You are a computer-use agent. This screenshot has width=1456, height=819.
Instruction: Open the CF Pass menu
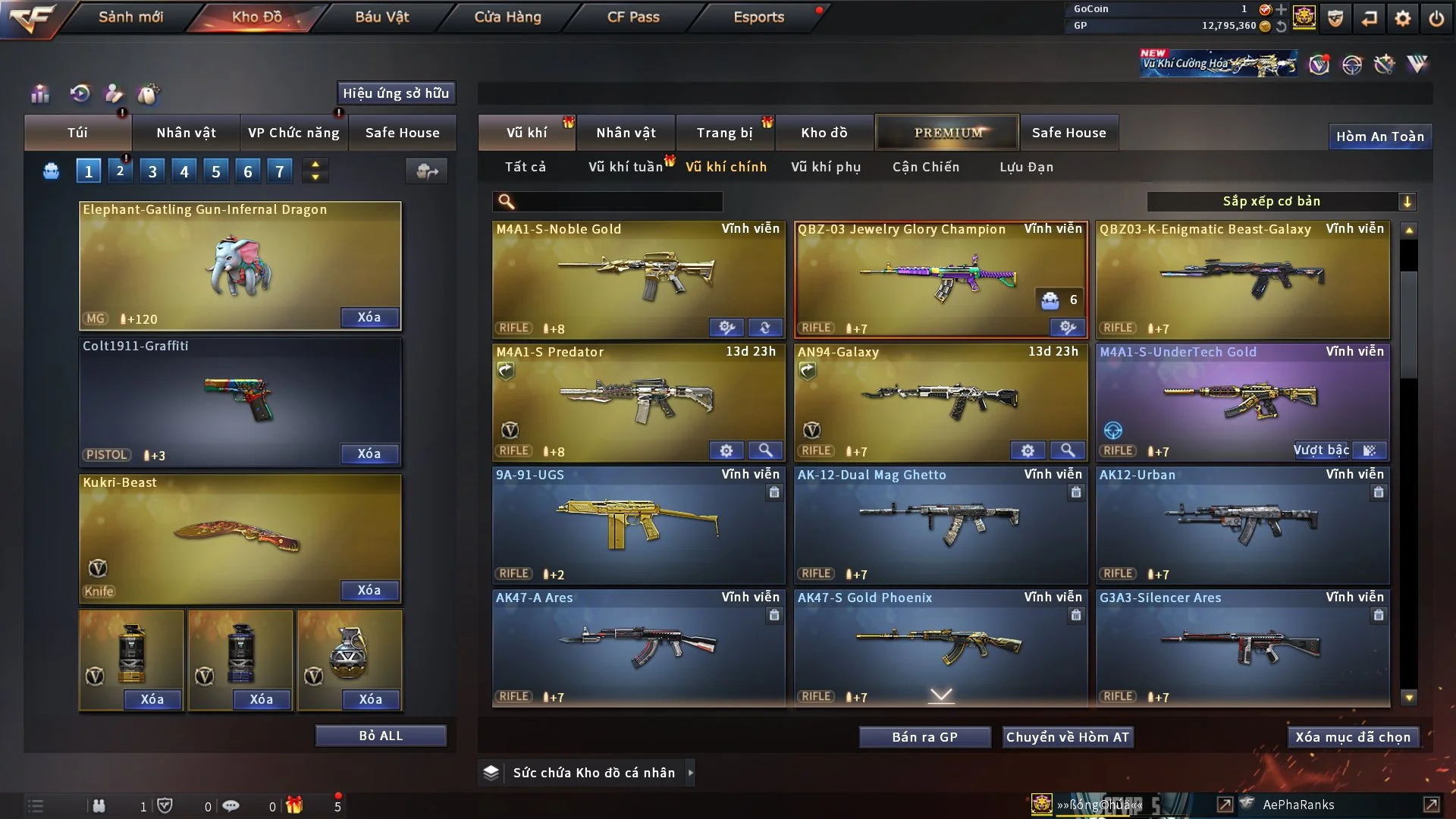coord(633,17)
